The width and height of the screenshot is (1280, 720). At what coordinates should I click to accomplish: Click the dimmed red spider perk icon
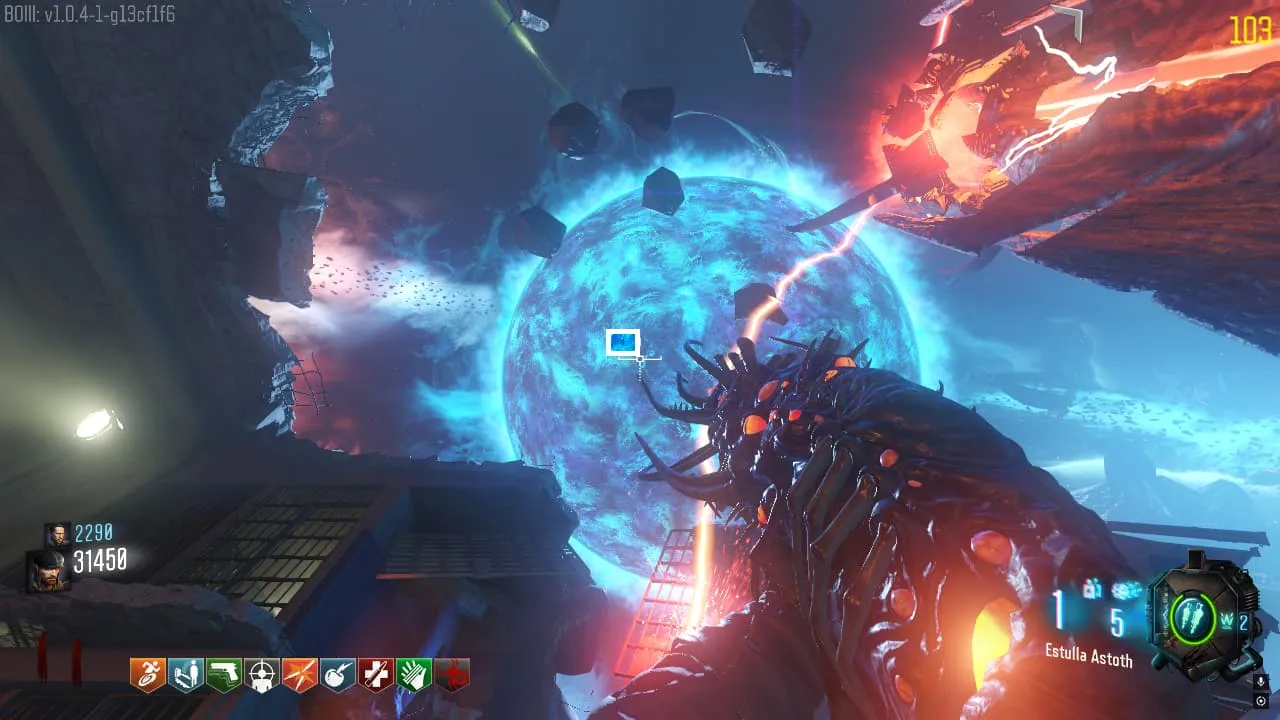pyautogui.click(x=451, y=675)
